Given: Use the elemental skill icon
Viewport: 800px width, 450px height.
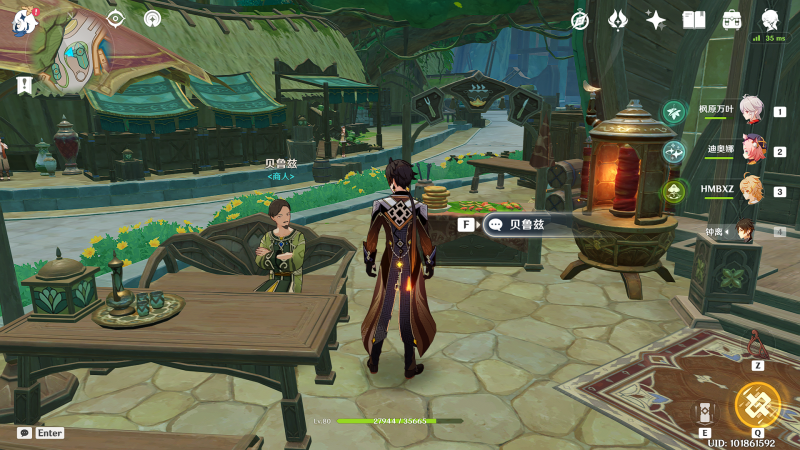Looking at the screenshot, I should pyautogui.click(x=706, y=412).
